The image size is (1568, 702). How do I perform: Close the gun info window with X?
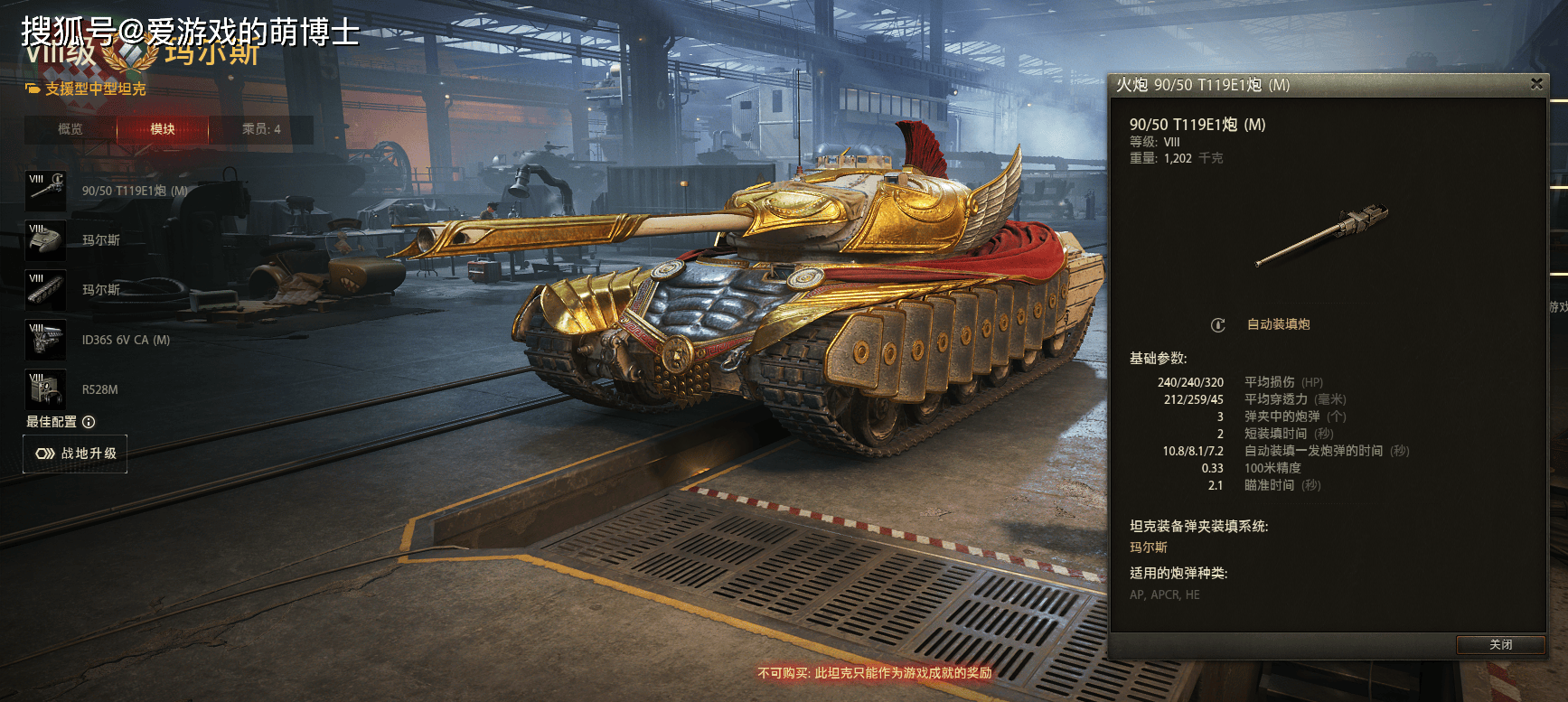[x=1536, y=84]
